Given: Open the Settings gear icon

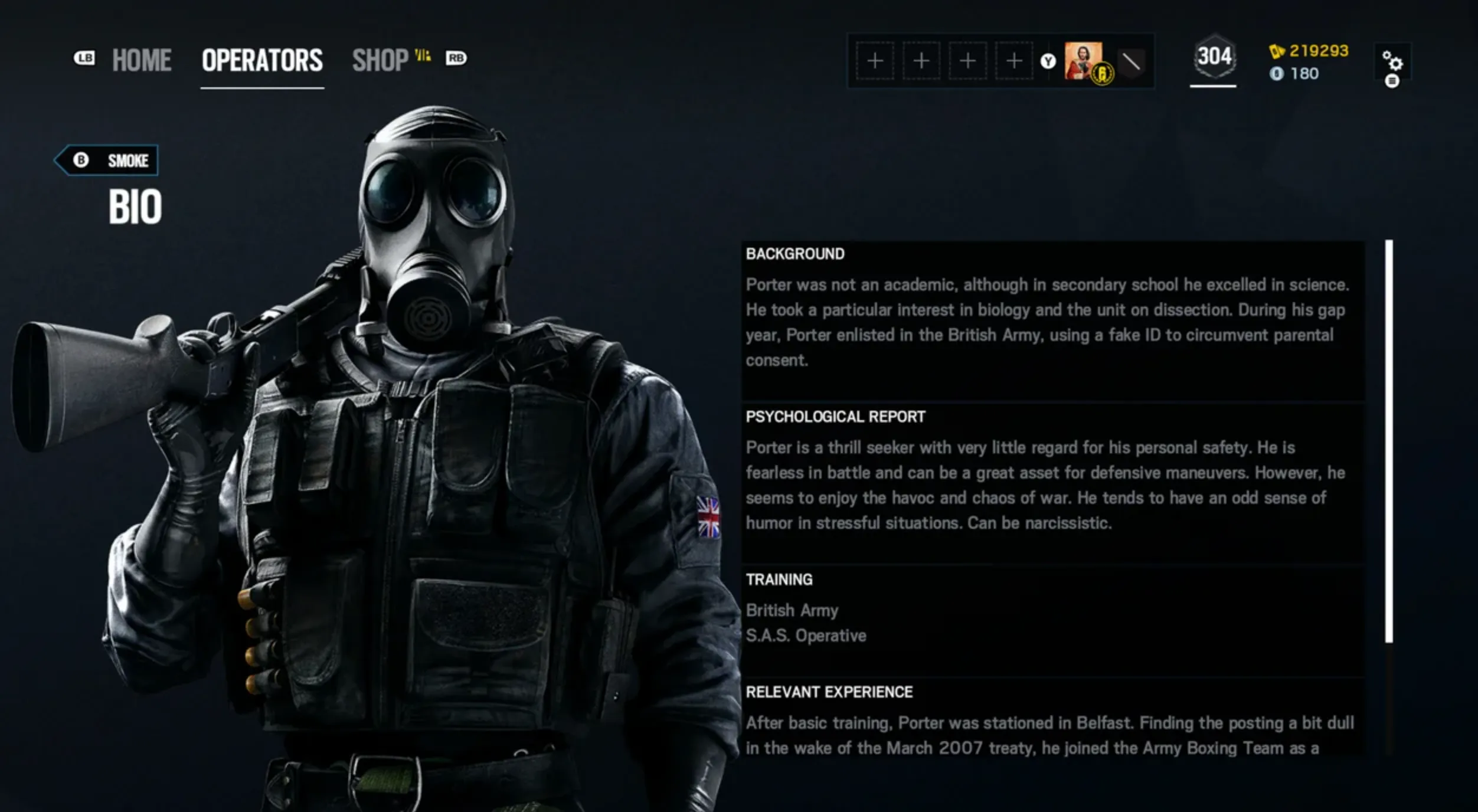Looking at the screenshot, I should [1393, 61].
